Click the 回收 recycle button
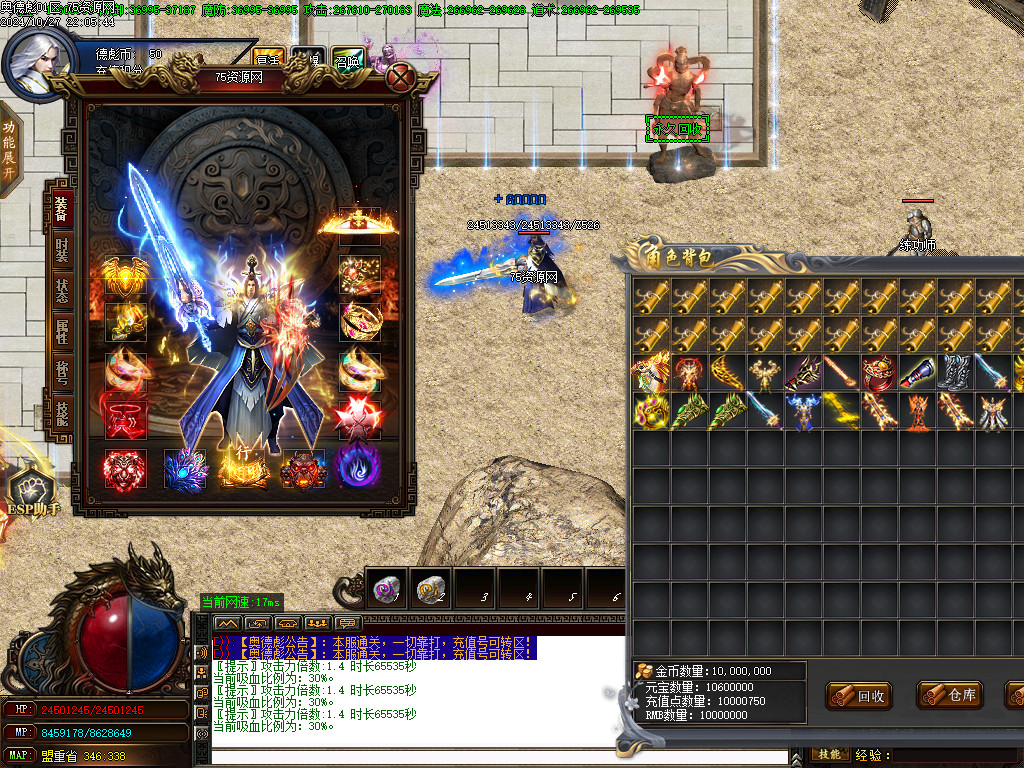The image size is (1024, 768). pos(859,696)
